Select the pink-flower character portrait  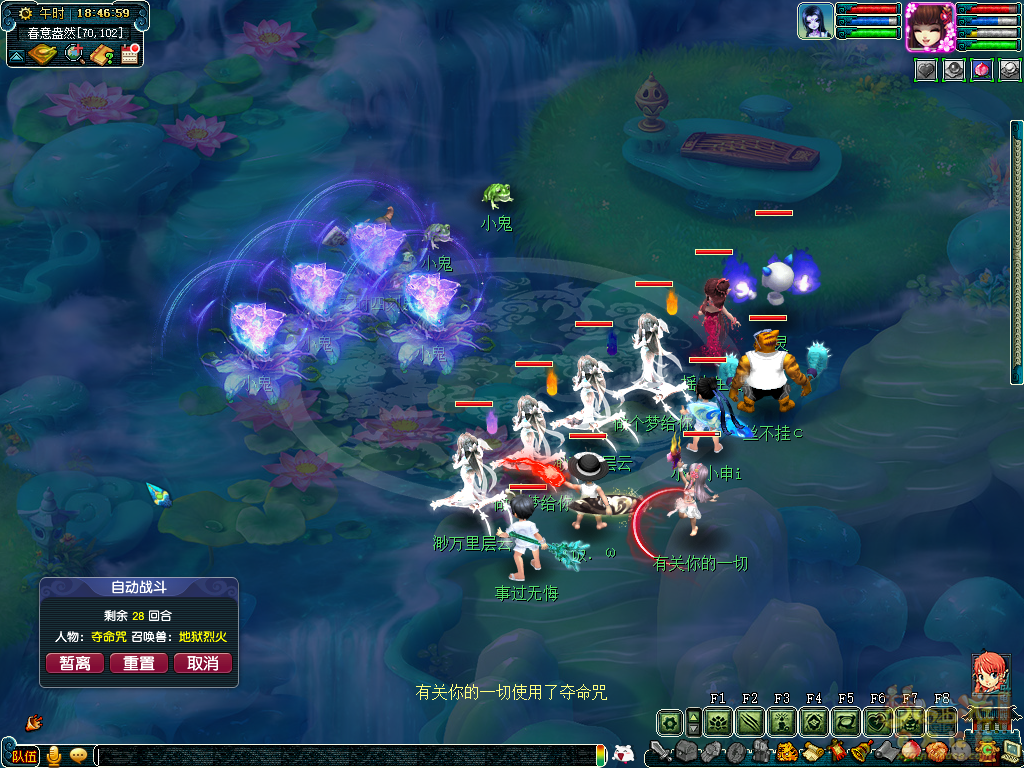pyautogui.click(x=929, y=27)
